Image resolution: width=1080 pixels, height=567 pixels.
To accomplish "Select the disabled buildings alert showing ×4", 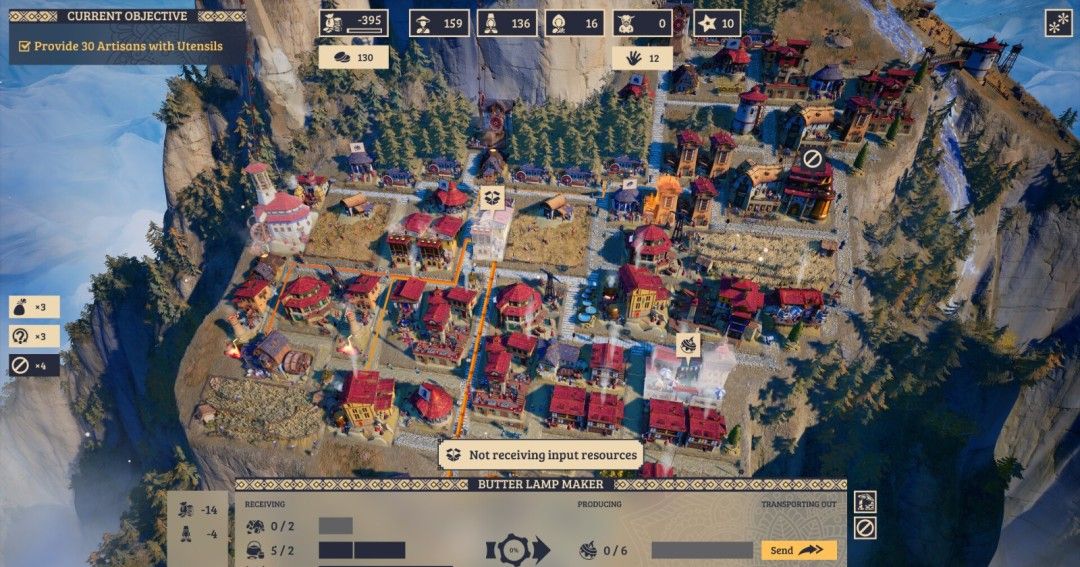I will (34, 365).
